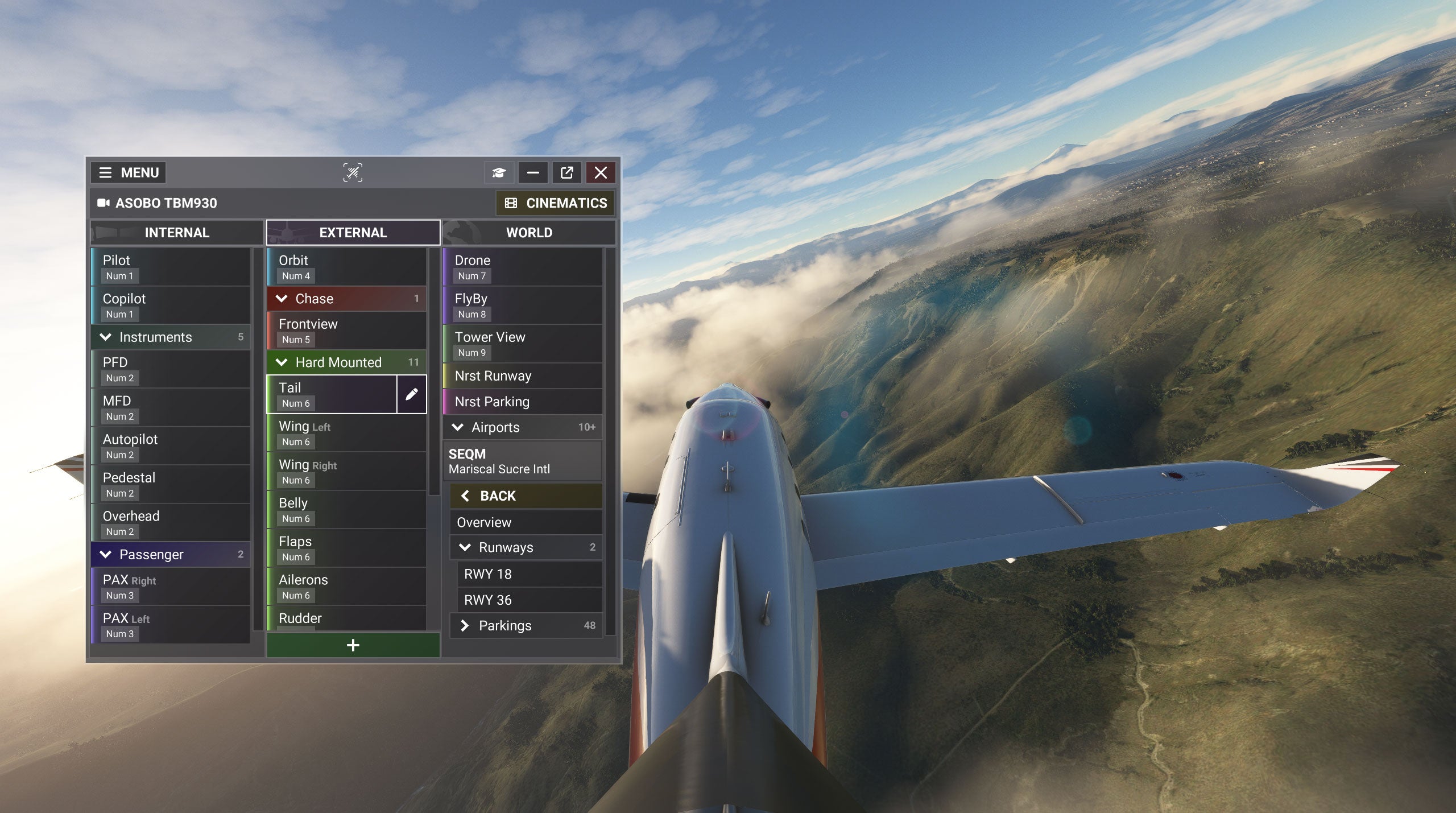Image resolution: width=1456 pixels, height=813 pixels.
Task: Open the MENU dropdown
Action: pos(128,172)
